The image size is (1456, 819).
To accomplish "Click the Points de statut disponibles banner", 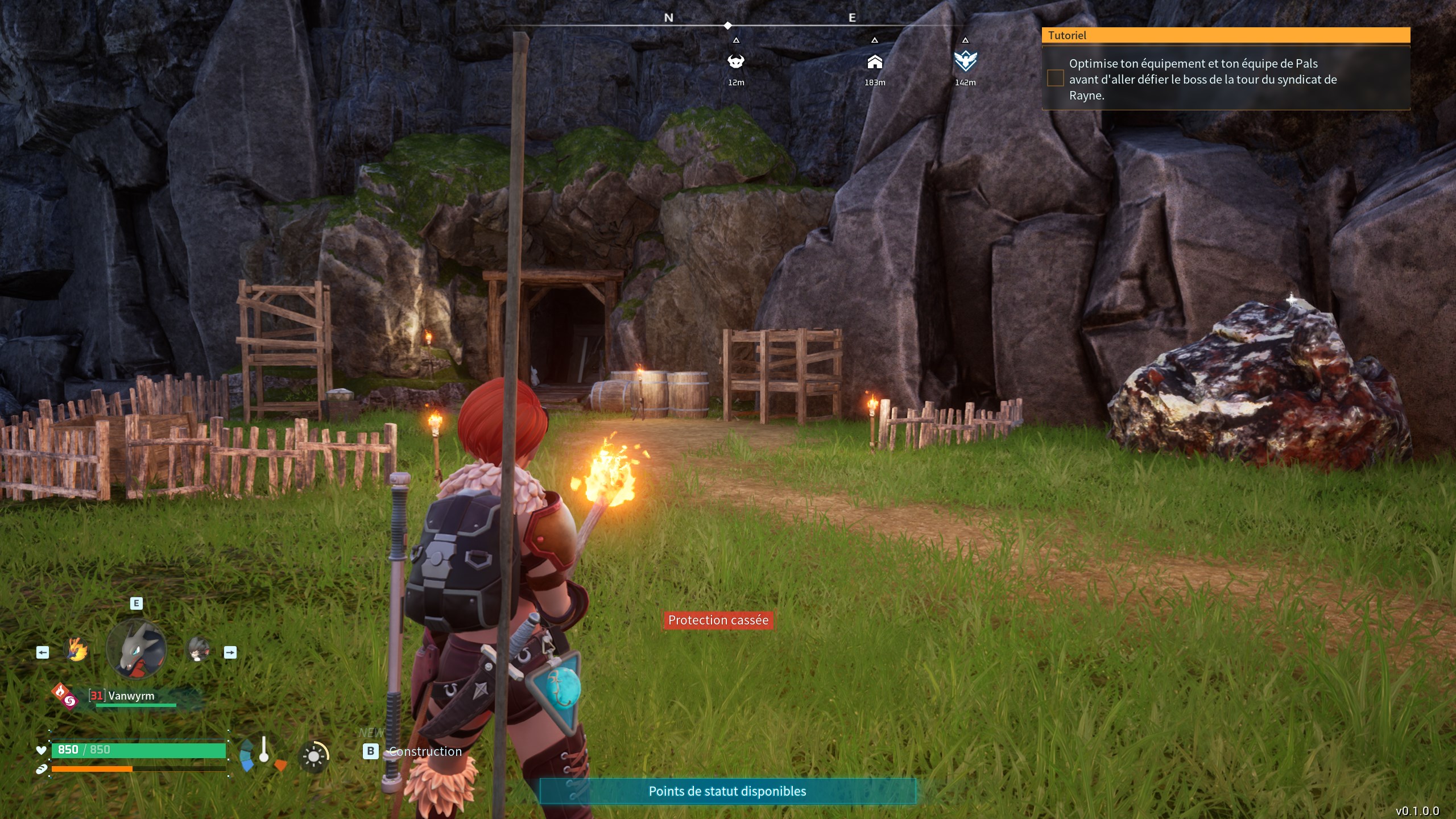I will [x=728, y=791].
